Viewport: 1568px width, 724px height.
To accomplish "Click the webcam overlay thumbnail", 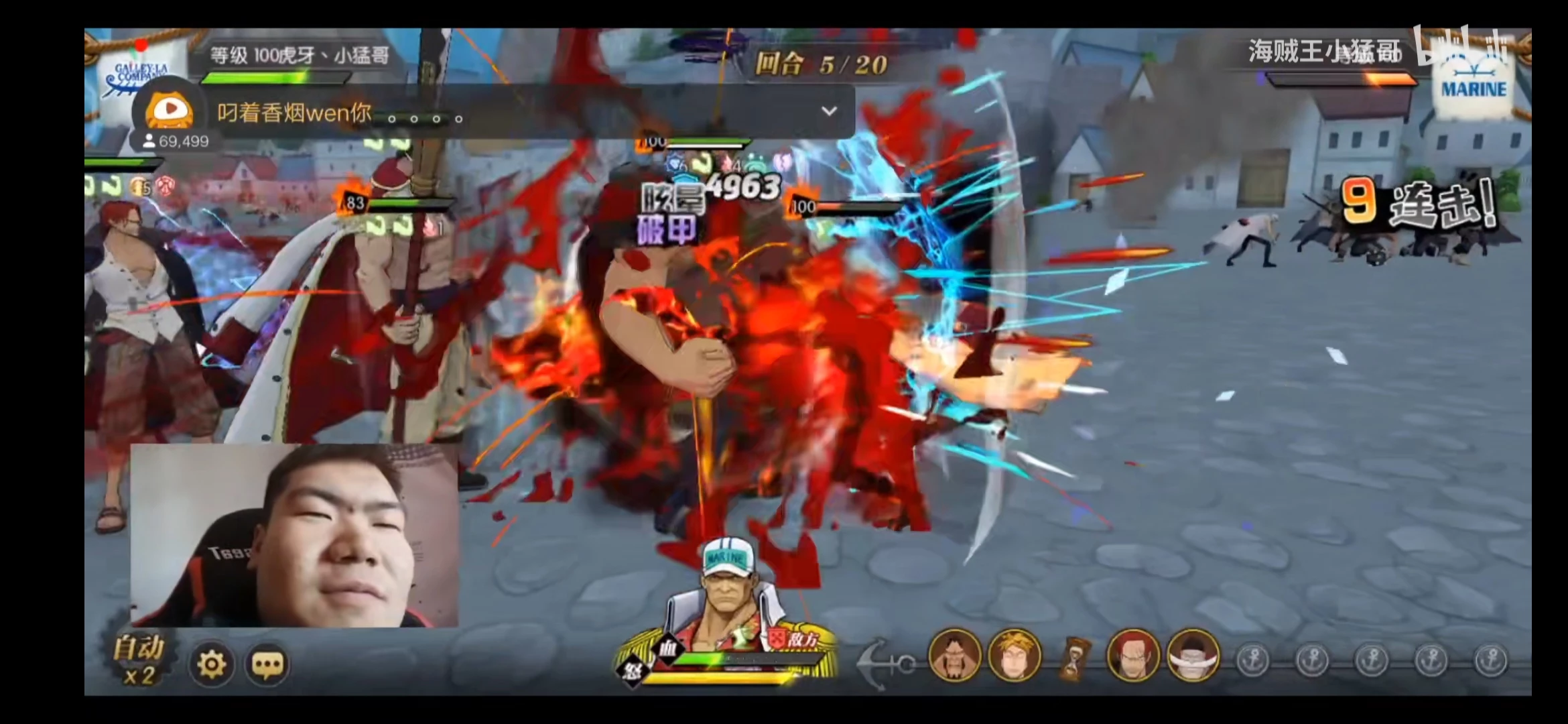I will [x=294, y=536].
